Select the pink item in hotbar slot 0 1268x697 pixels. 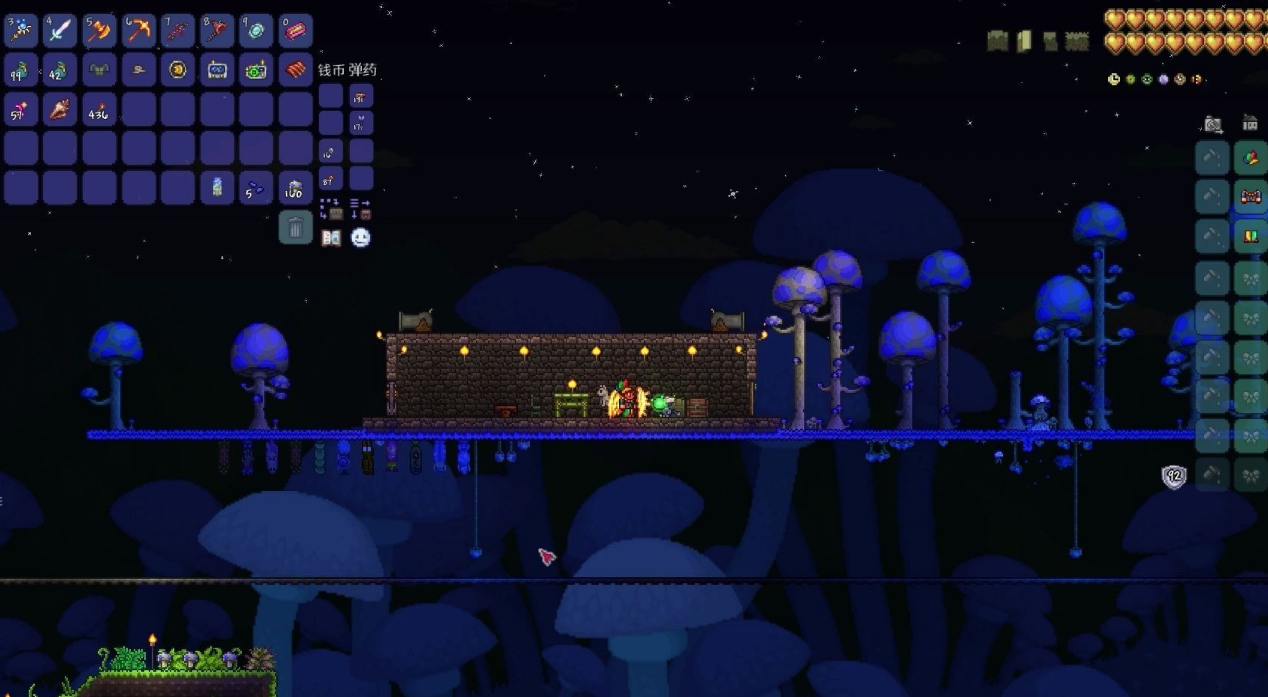[x=295, y=31]
